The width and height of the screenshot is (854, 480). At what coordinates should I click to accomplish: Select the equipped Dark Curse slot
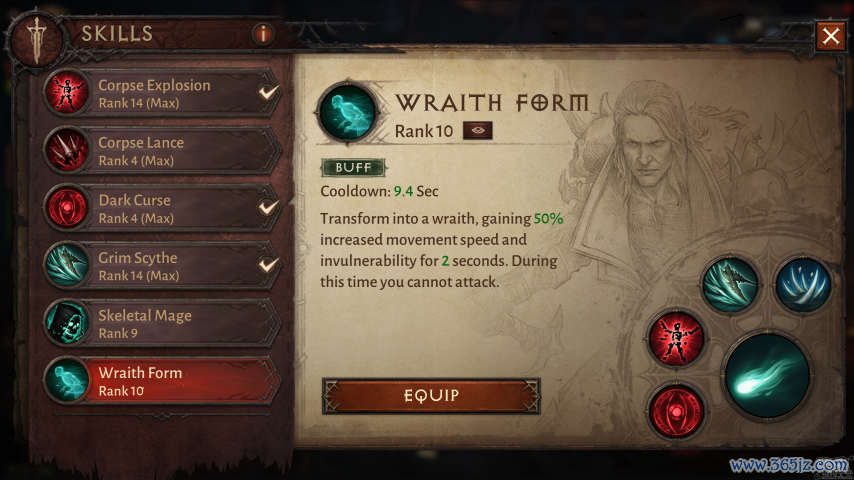677,409
